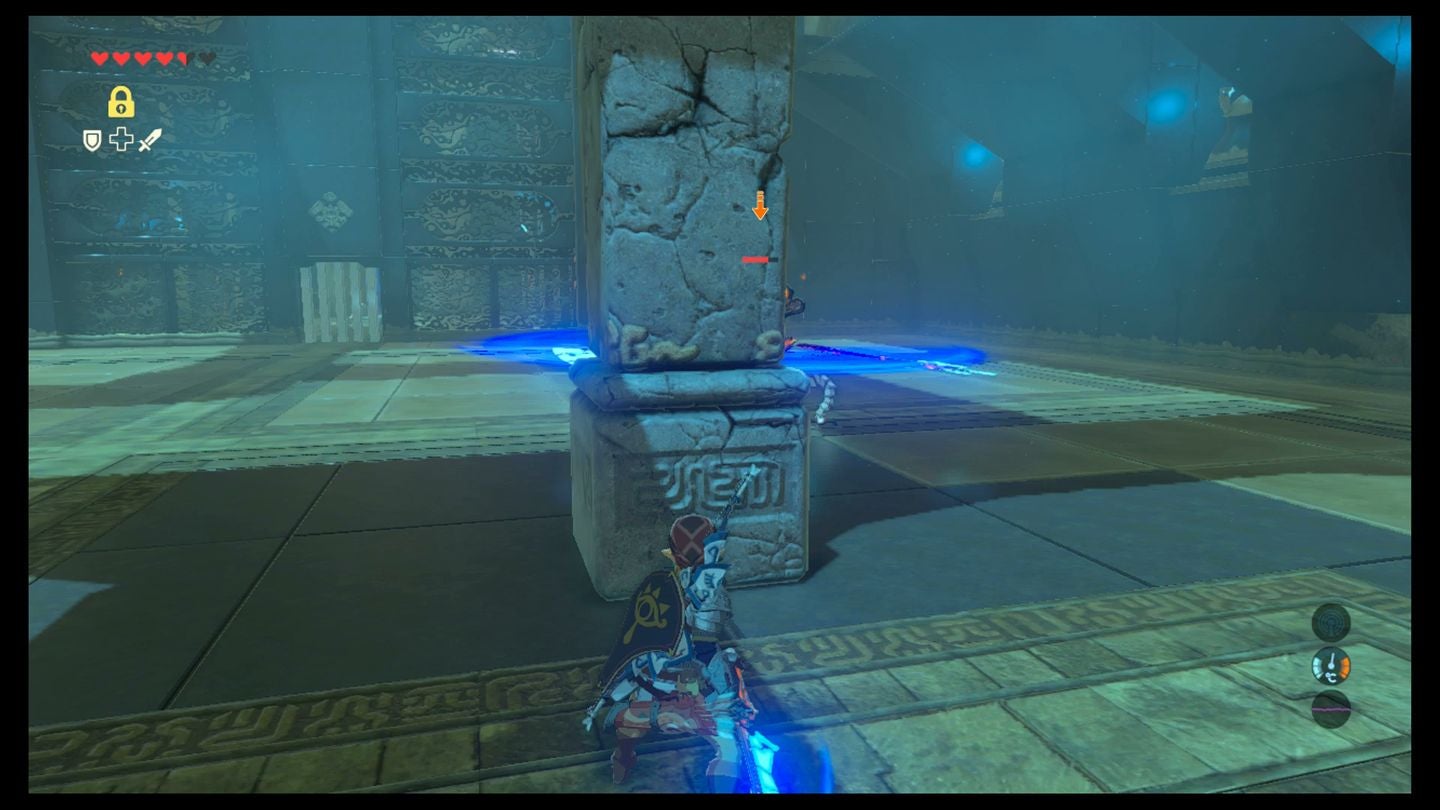1440x810 pixels.
Task: Click the yellow lock-on padlock icon
Action: click(x=122, y=104)
